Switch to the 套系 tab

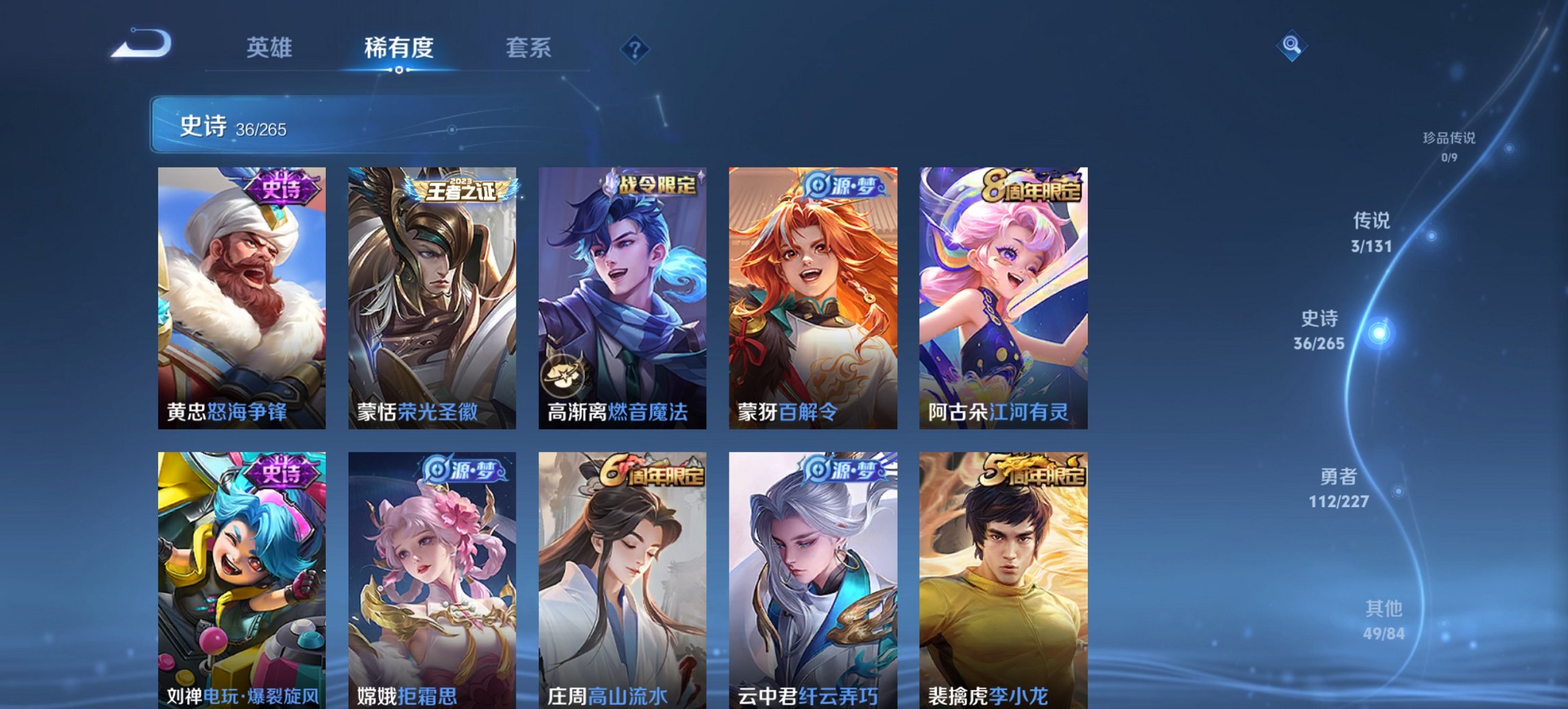pyautogui.click(x=528, y=48)
